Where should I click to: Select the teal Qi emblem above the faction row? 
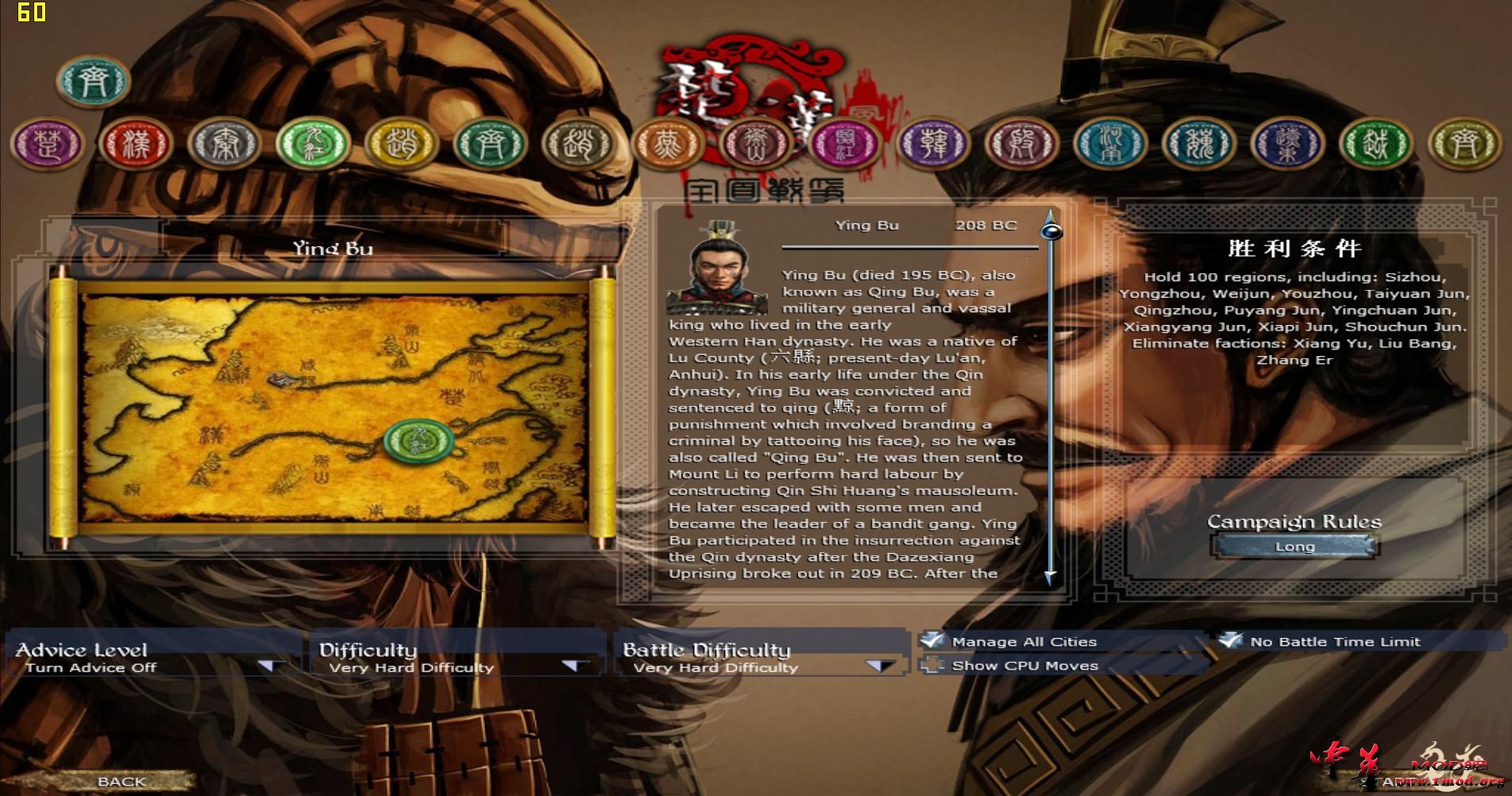[91, 79]
